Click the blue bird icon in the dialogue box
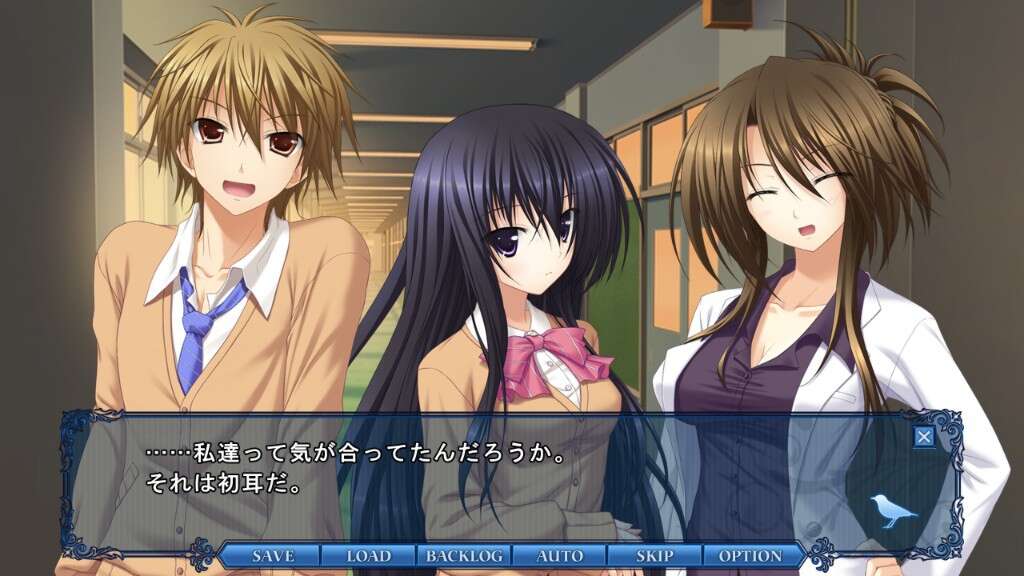Image resolution: width=1024 pixels, height=576 pixels. 892,511
